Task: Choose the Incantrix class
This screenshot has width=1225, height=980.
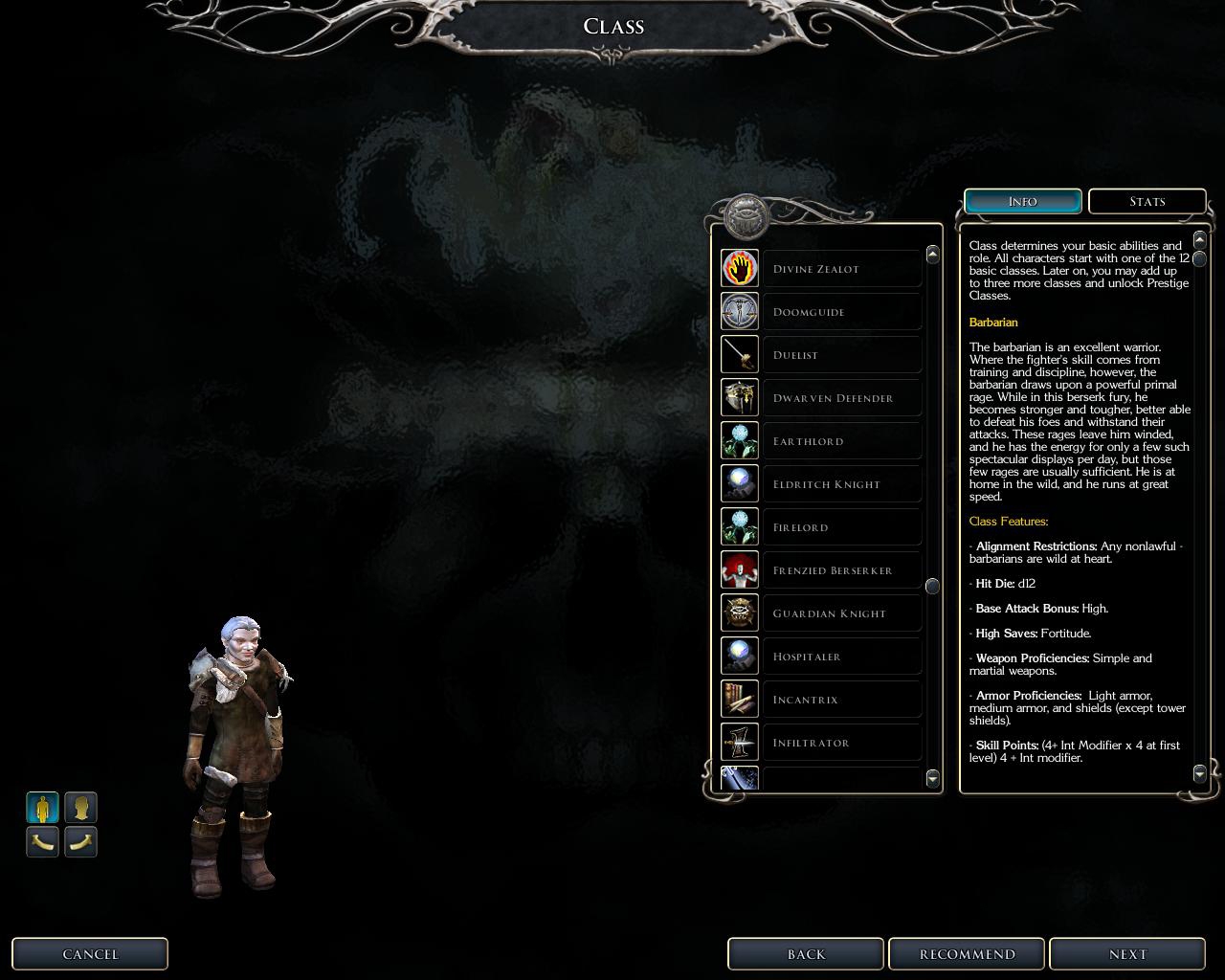Action: click(x=841, y=700)
